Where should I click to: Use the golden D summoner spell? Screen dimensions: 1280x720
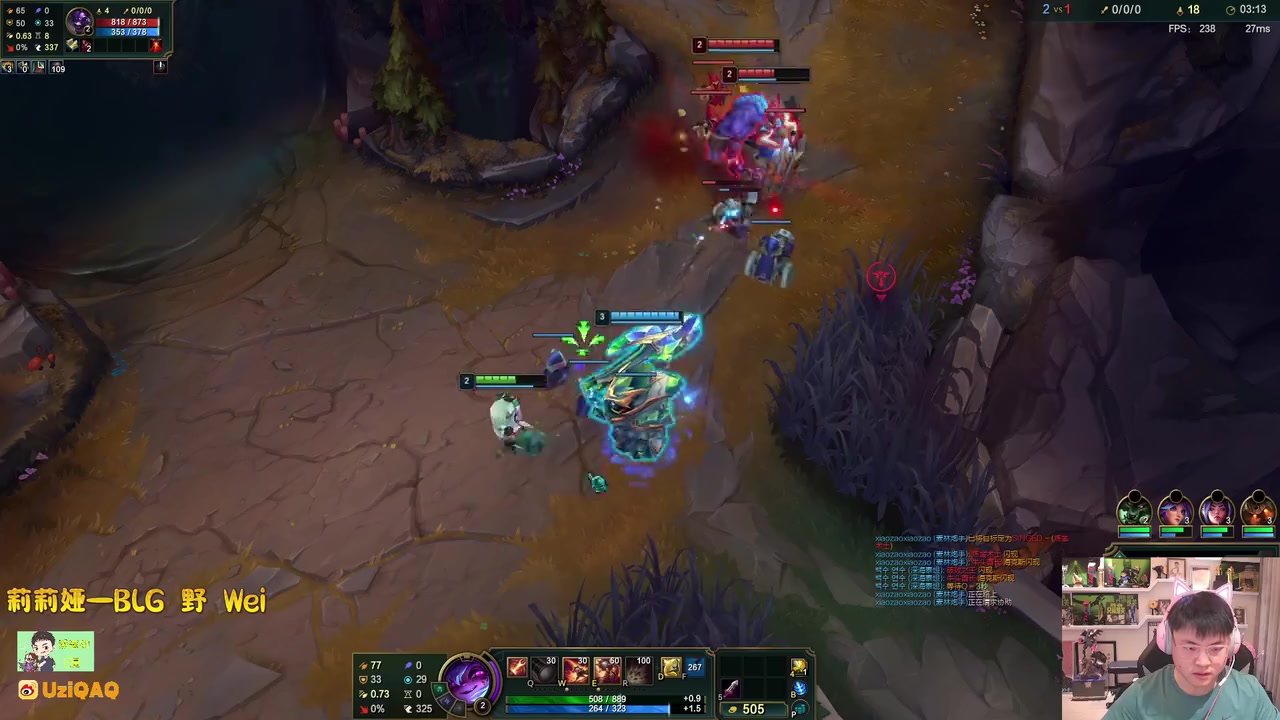[x=670, y=667]
